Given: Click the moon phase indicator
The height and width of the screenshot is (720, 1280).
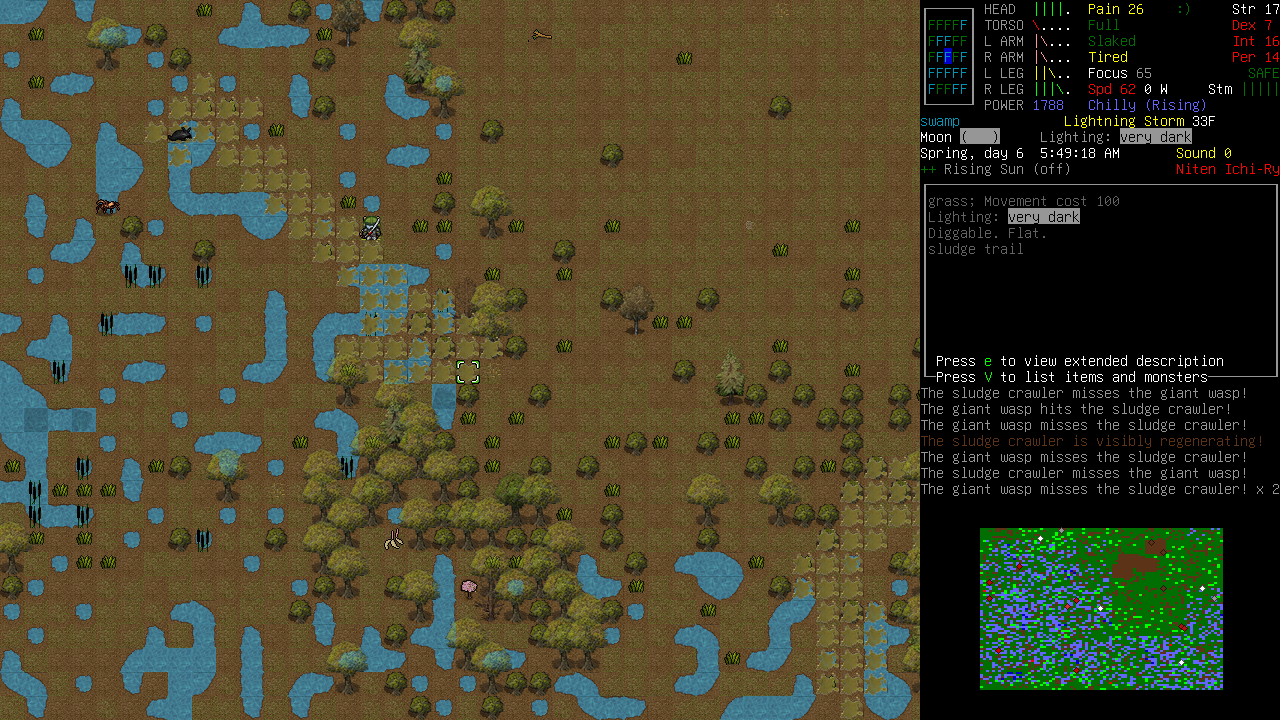Looking at the screenshot, I should pyautogui.click(x=980, y=136).
